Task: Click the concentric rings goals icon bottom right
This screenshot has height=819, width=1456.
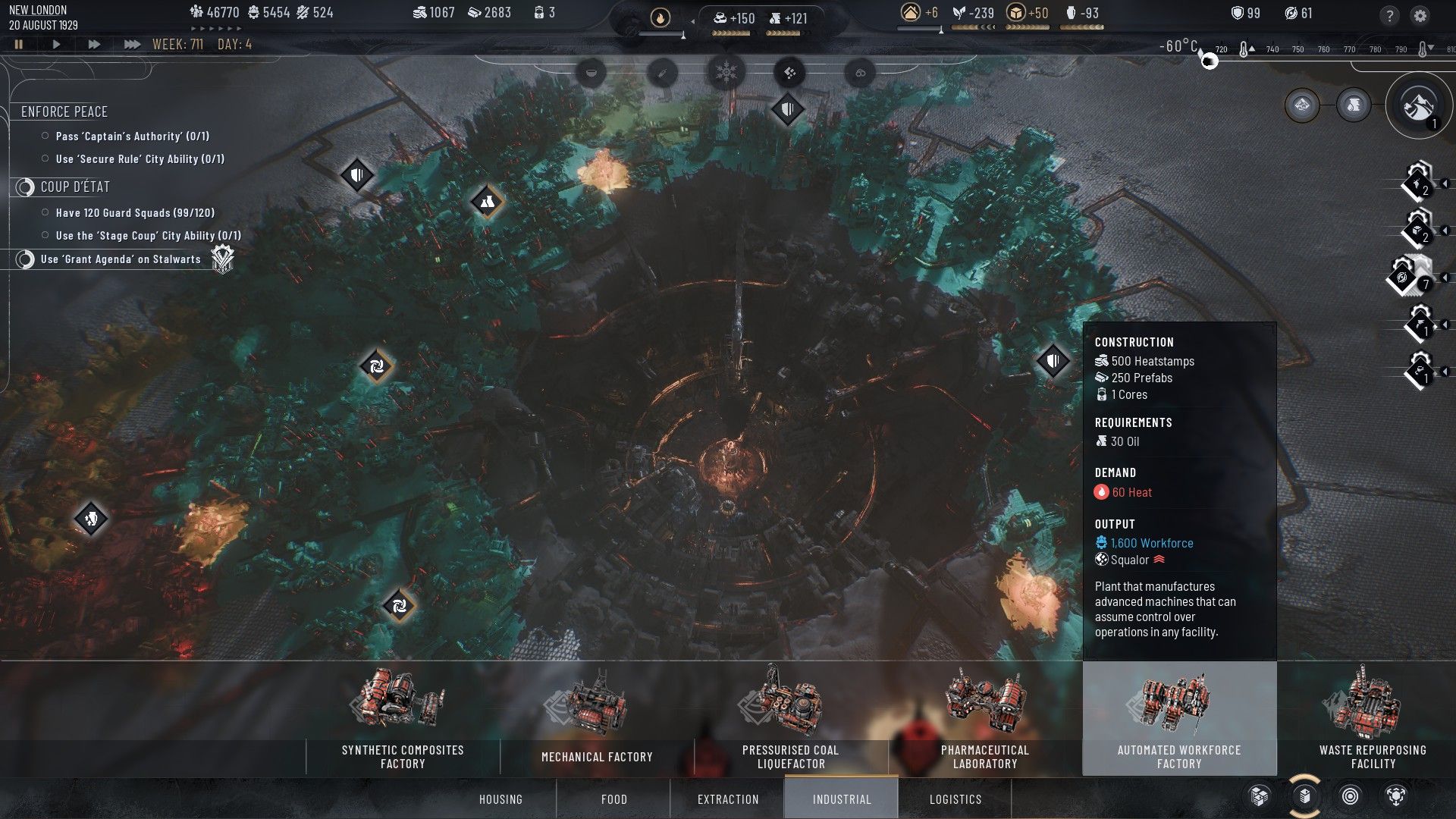Action: [1348, 797]
